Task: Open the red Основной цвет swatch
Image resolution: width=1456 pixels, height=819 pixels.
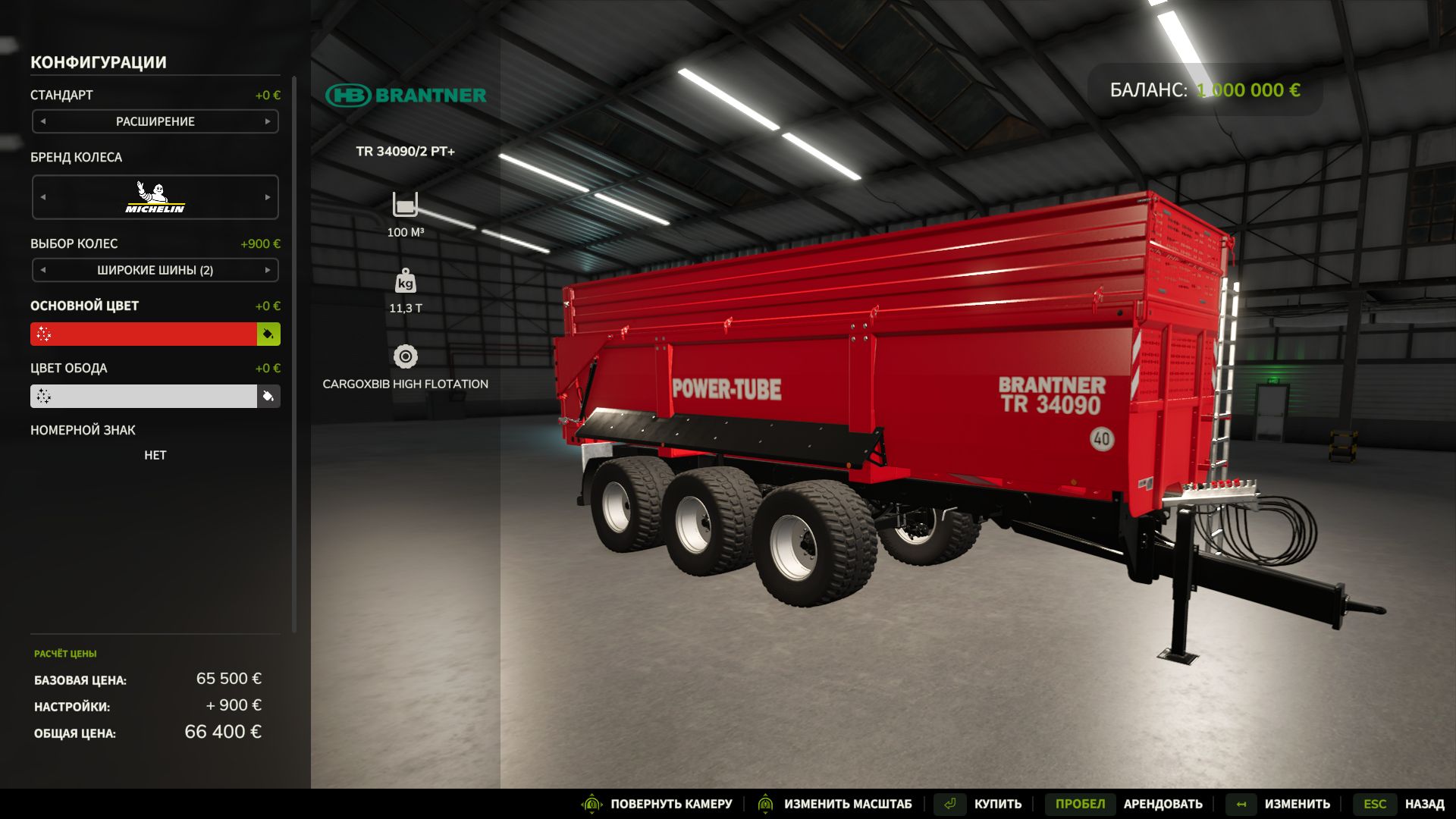Action: (x=144, y=334)
